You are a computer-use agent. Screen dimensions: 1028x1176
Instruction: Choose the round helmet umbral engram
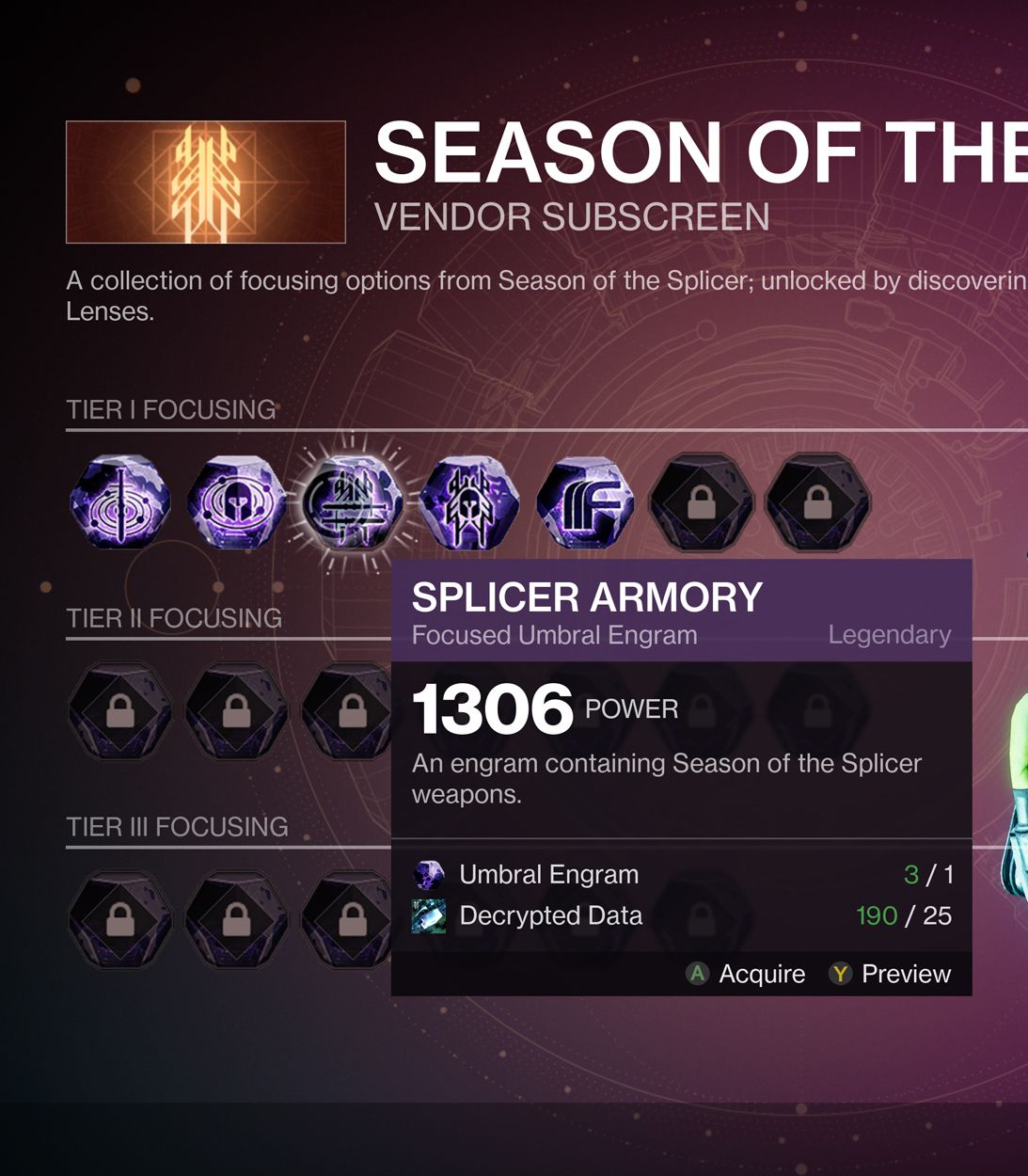coord(236,501)
